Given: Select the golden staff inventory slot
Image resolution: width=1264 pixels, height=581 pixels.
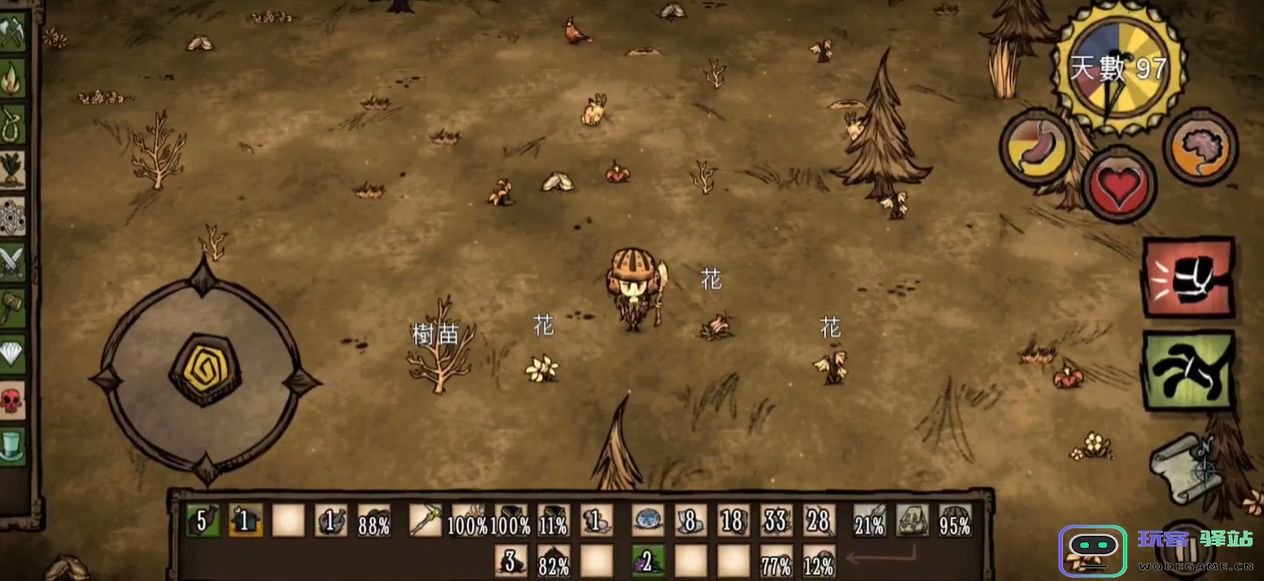Looking at the screenshot, I should 425,520.
